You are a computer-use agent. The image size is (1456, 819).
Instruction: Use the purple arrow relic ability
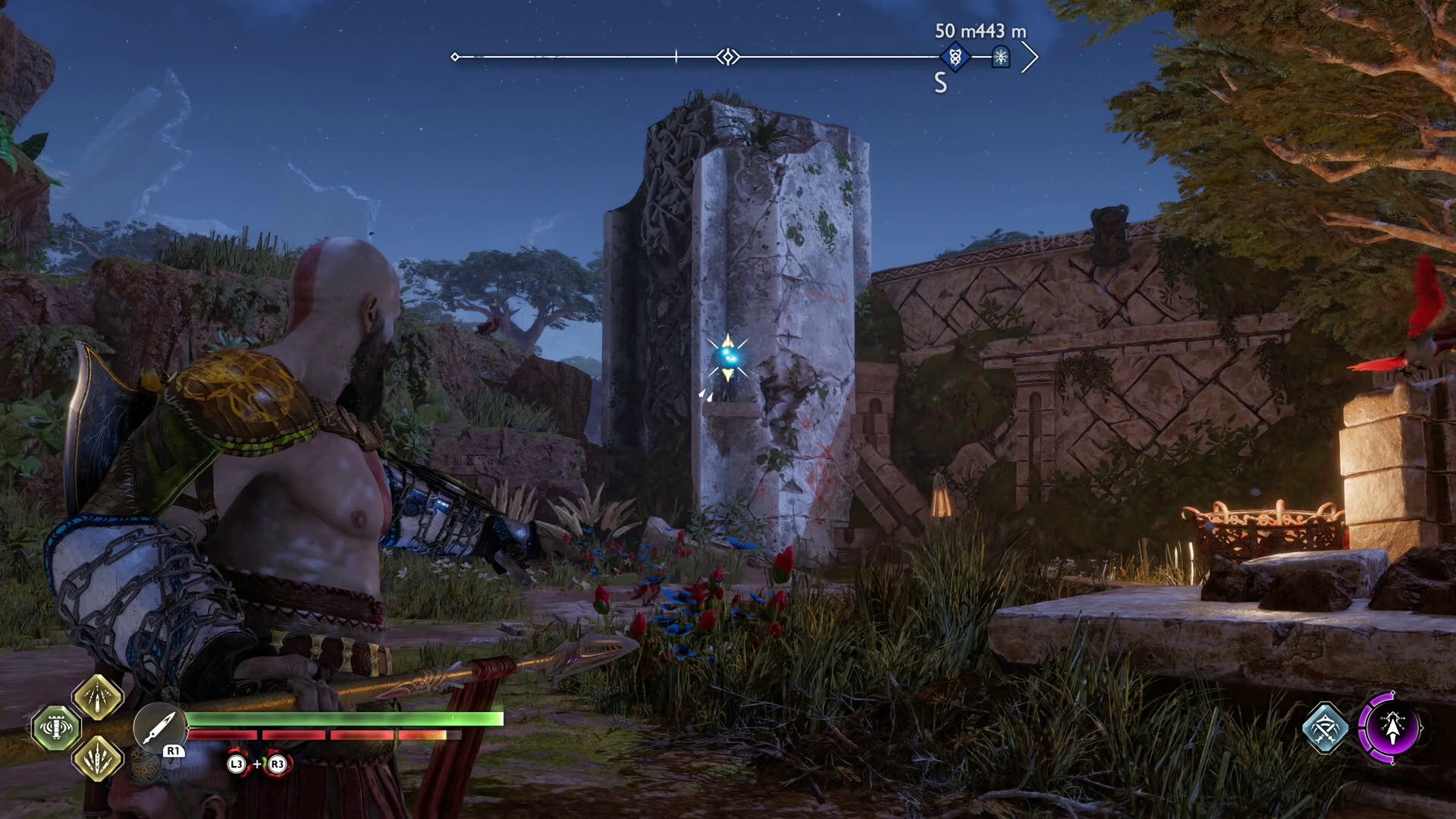1390,728
